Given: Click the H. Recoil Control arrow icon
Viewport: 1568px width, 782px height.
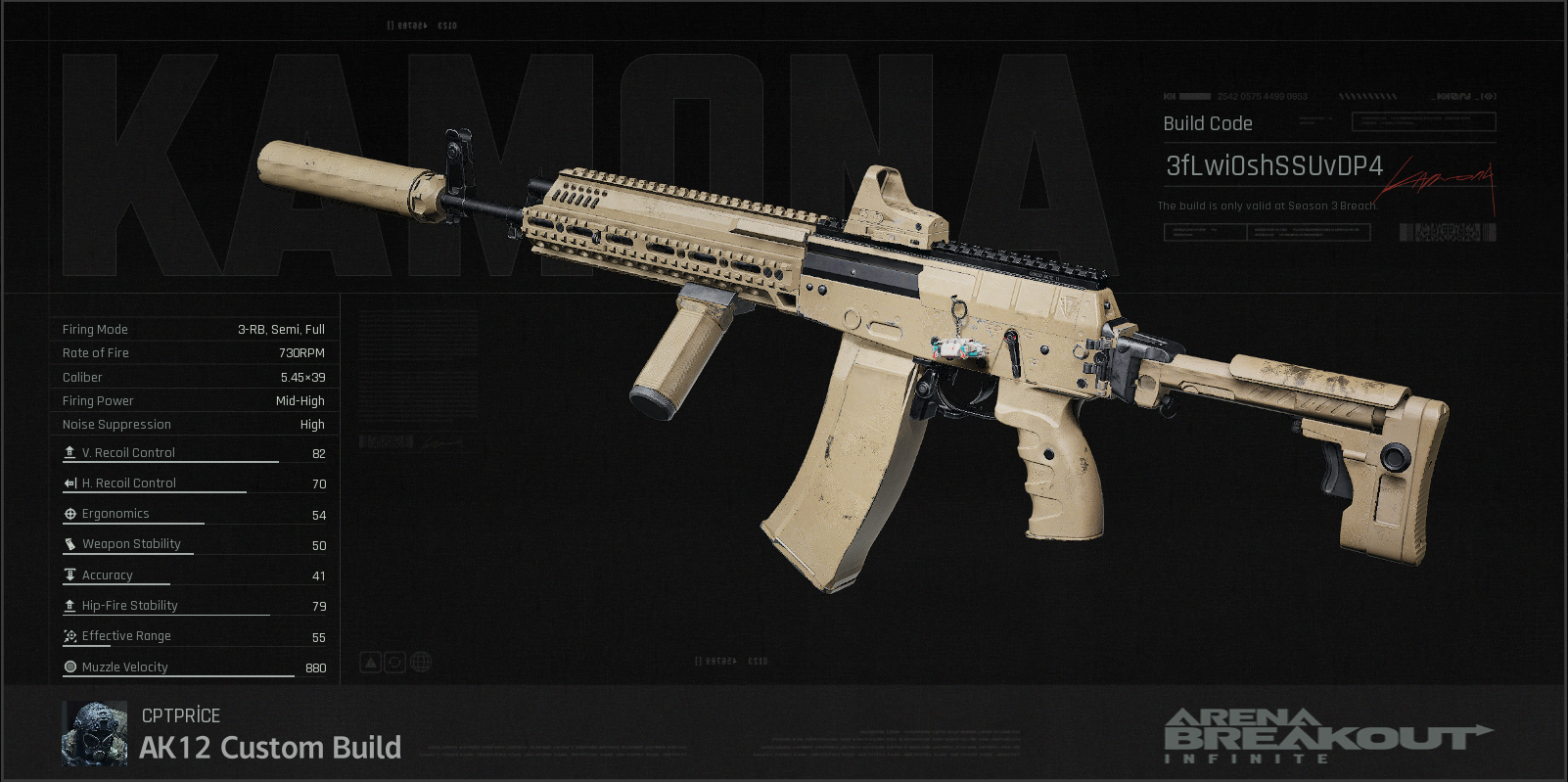Looking at the screenshot, I should [x=69, y=483].
